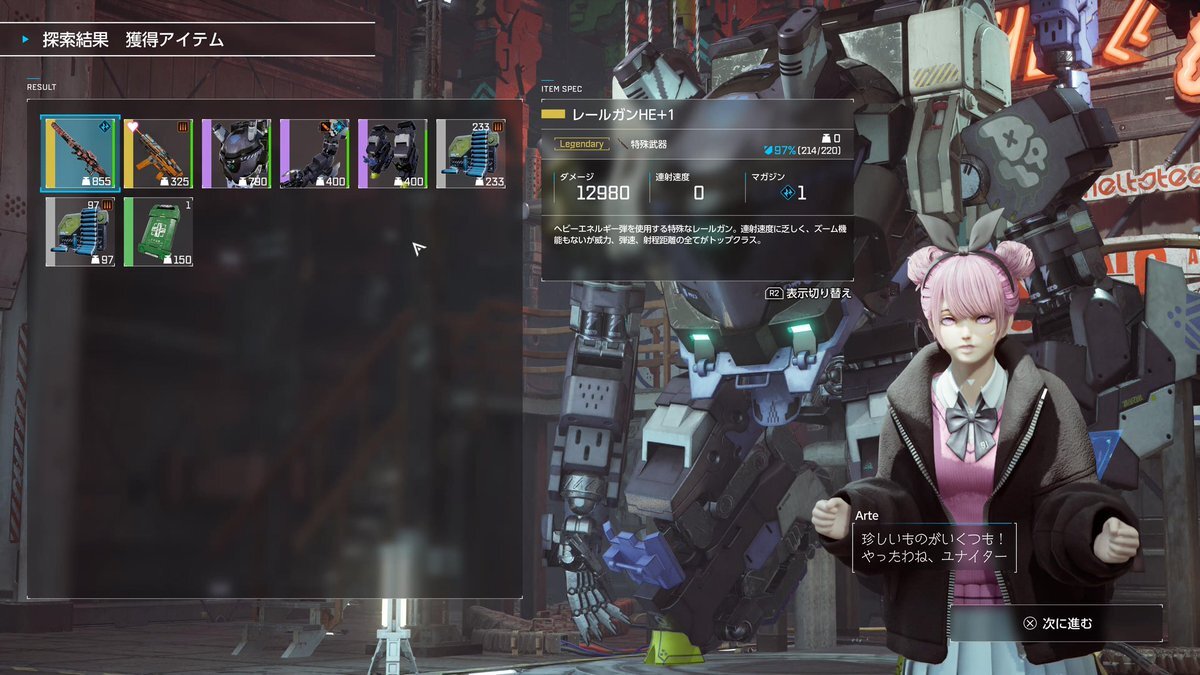The height and width of the screenshot is (675, 1200).
Task: Choose the mech head part slot
Action: coord(236,153)
